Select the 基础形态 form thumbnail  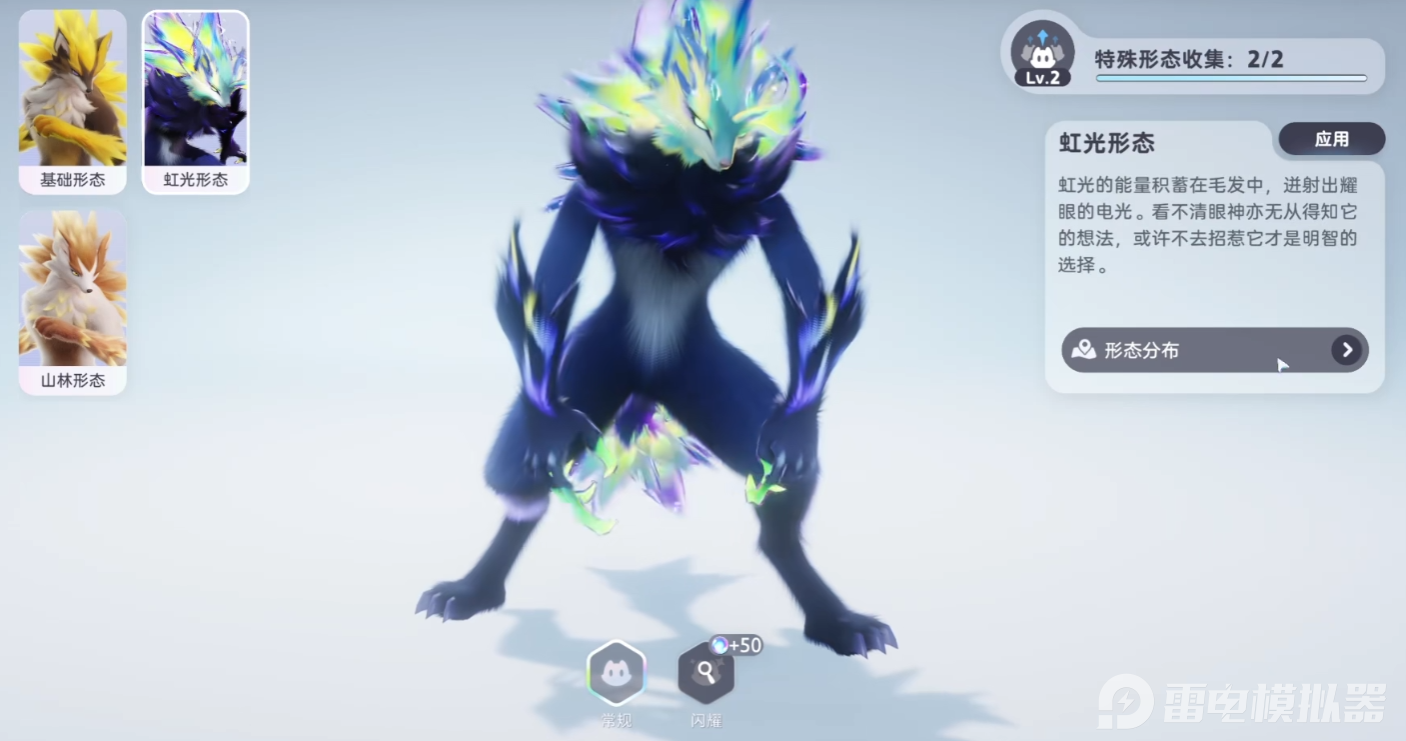[x=72, y=101]
